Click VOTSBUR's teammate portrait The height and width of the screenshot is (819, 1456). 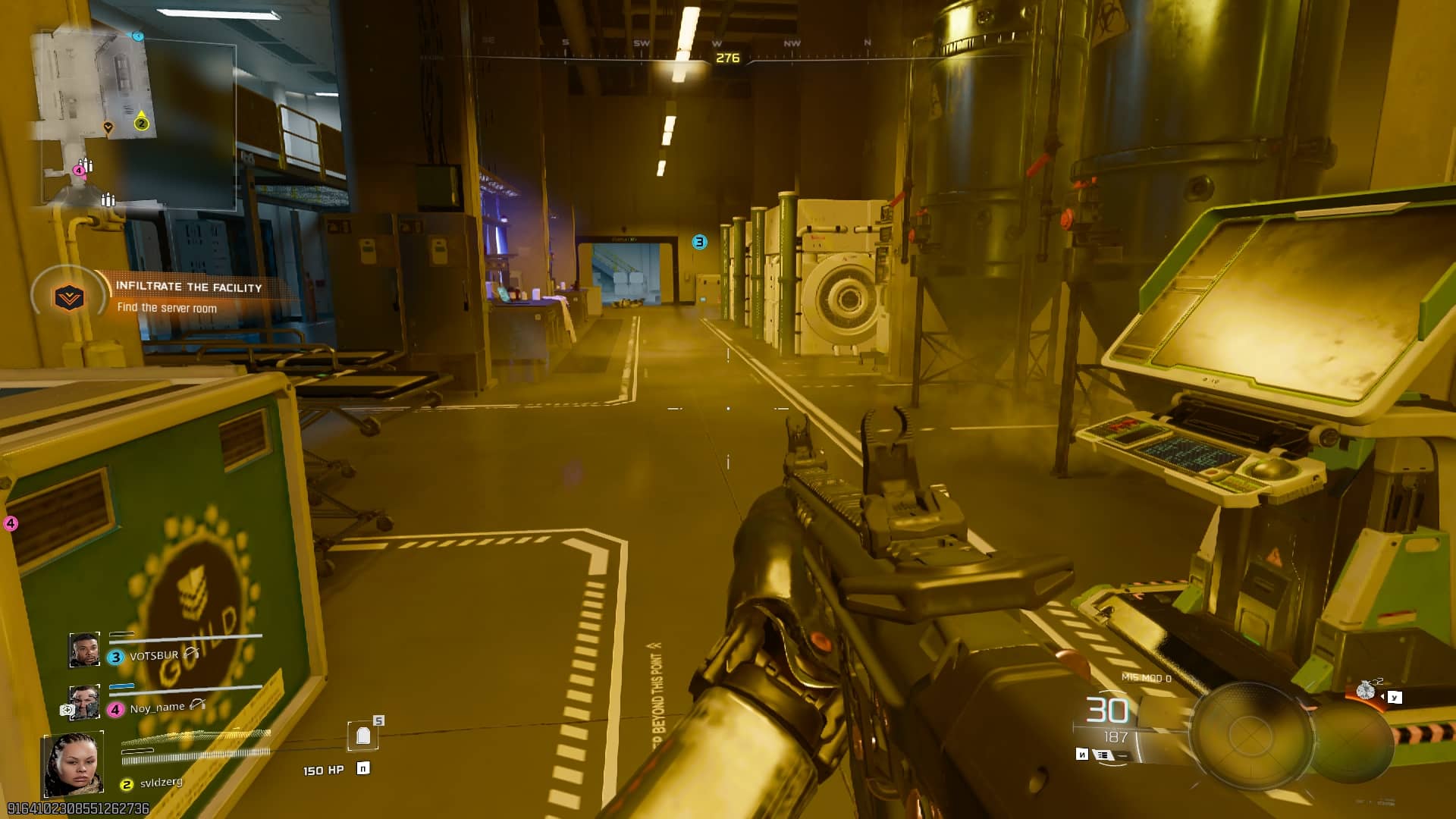coord(84,651)
